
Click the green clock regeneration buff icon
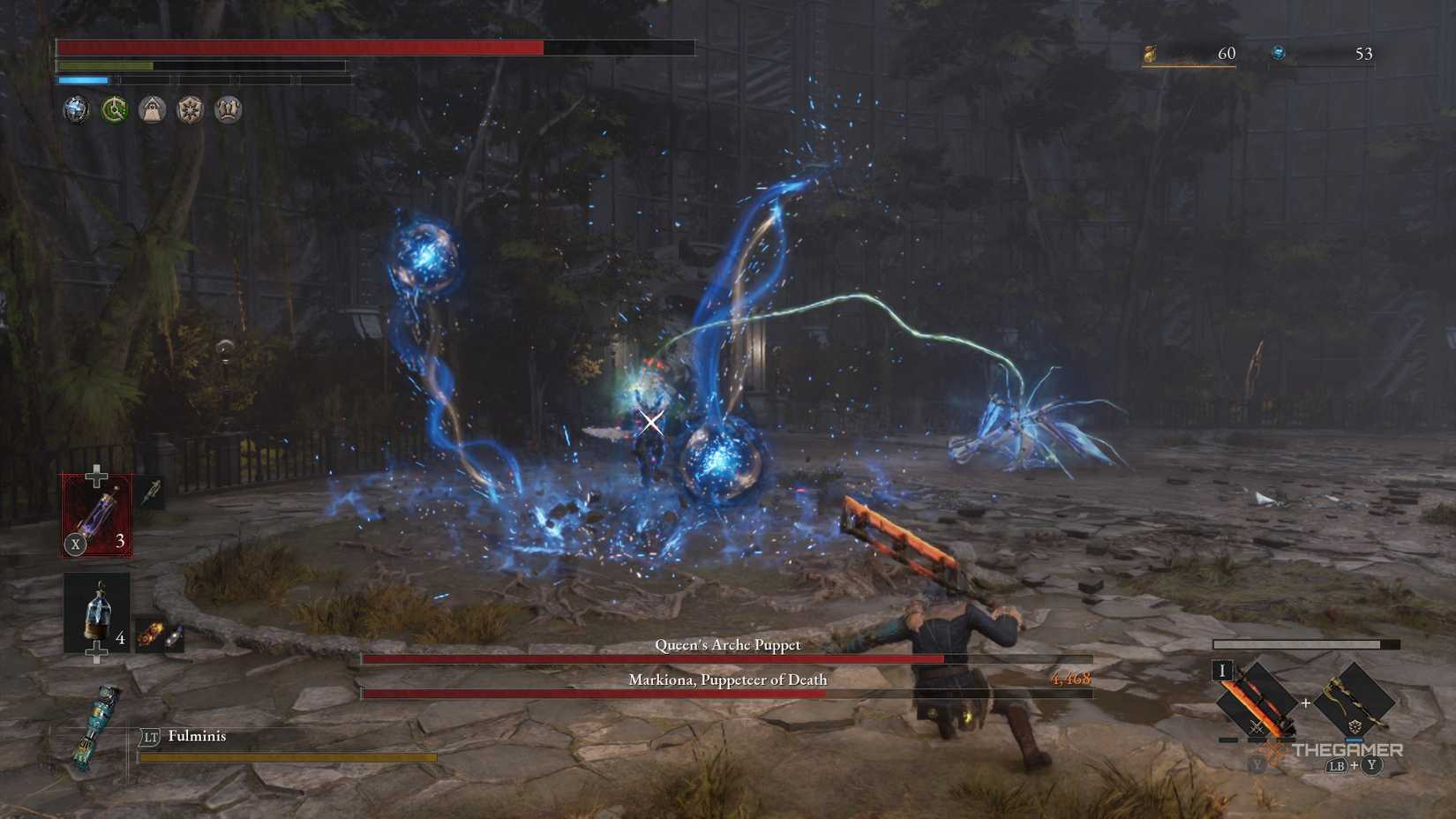(x=113, y=109)
